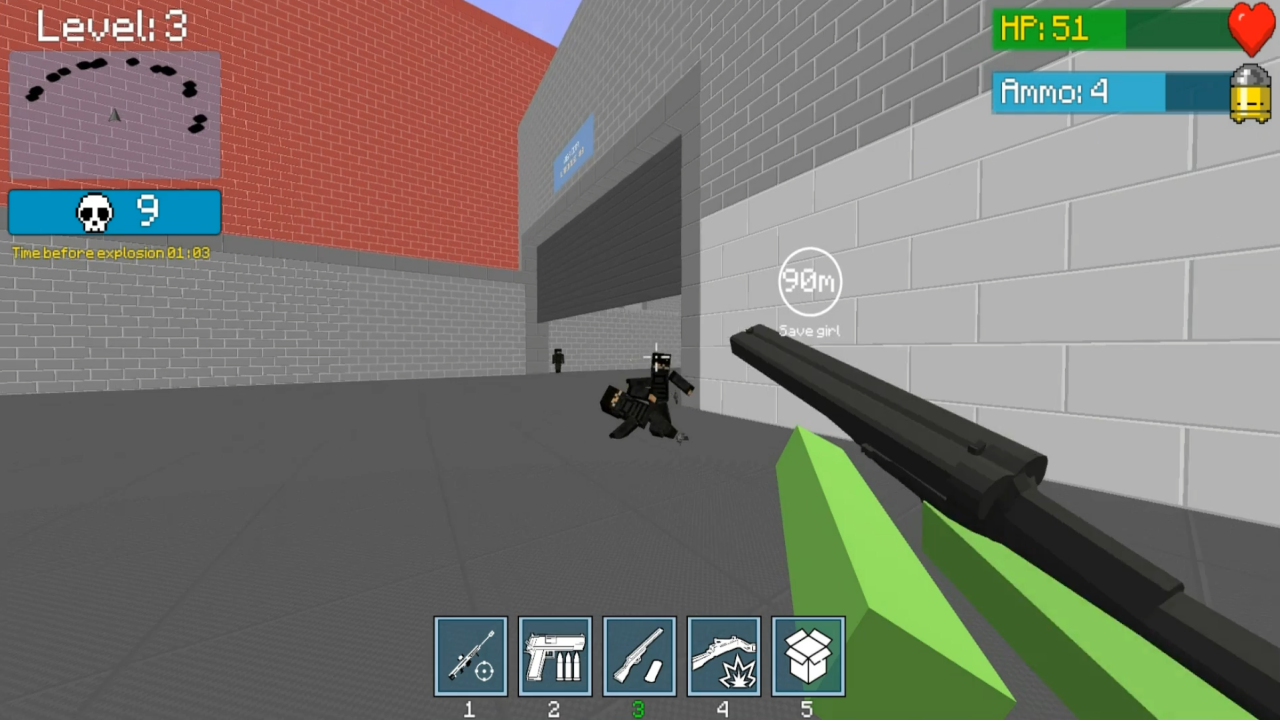Select the pistol in slot 2

554,655
